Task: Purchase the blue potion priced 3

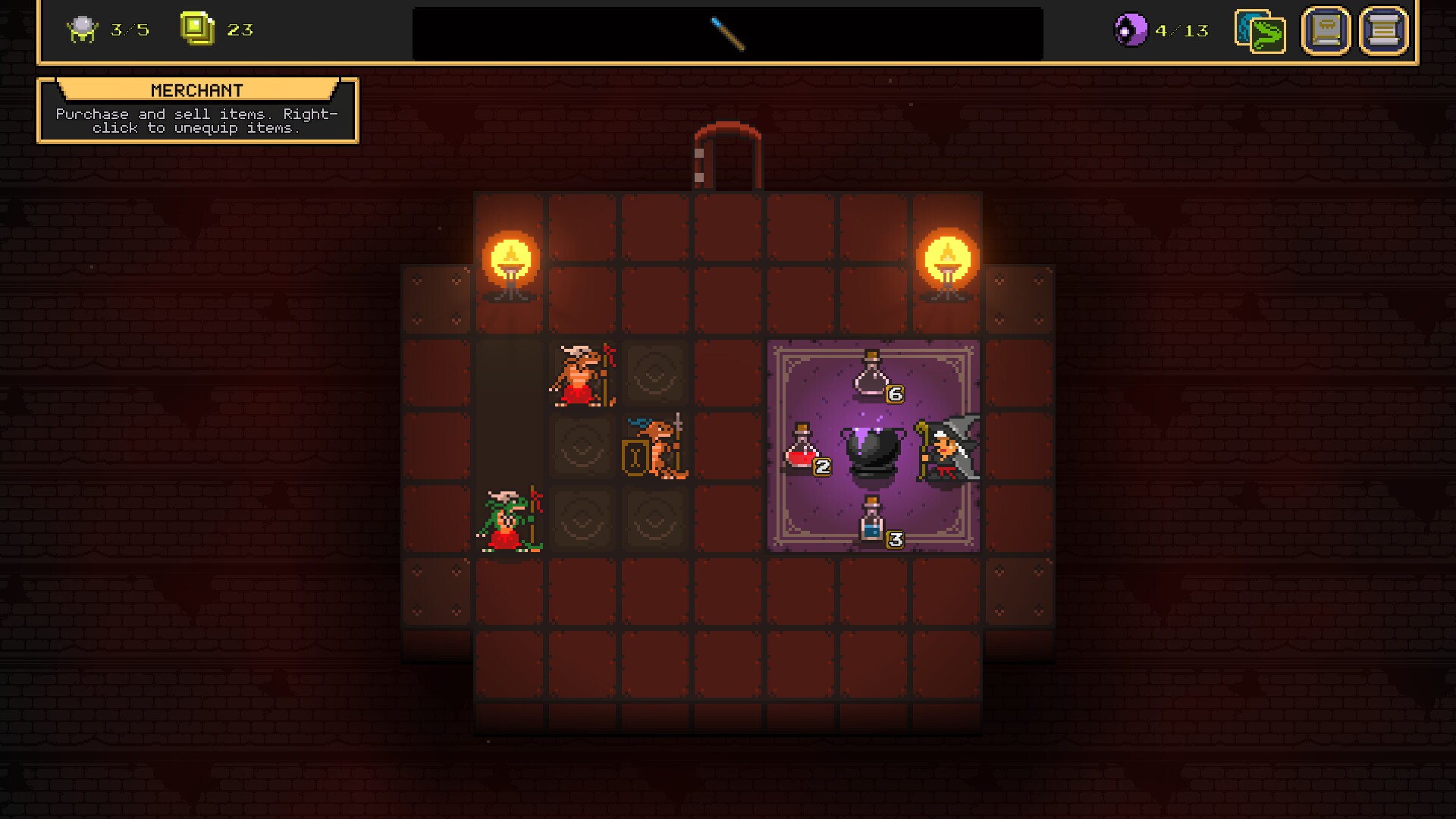Action: (871, 521)
